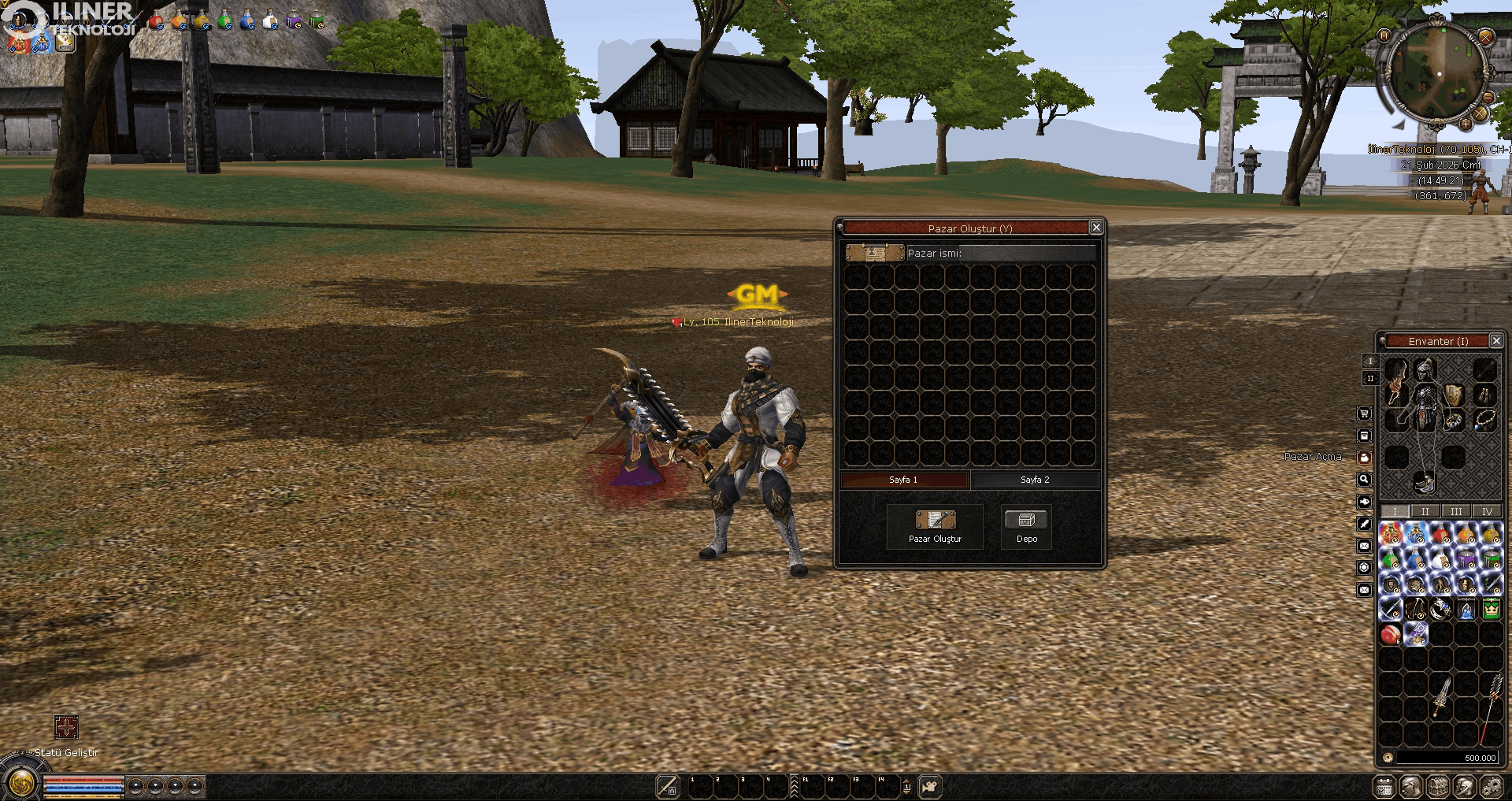Click the Pazar Açma side icon
Image resolution: width=1512 pixels, height=801 pixels.
click(x=1365, y=458)
